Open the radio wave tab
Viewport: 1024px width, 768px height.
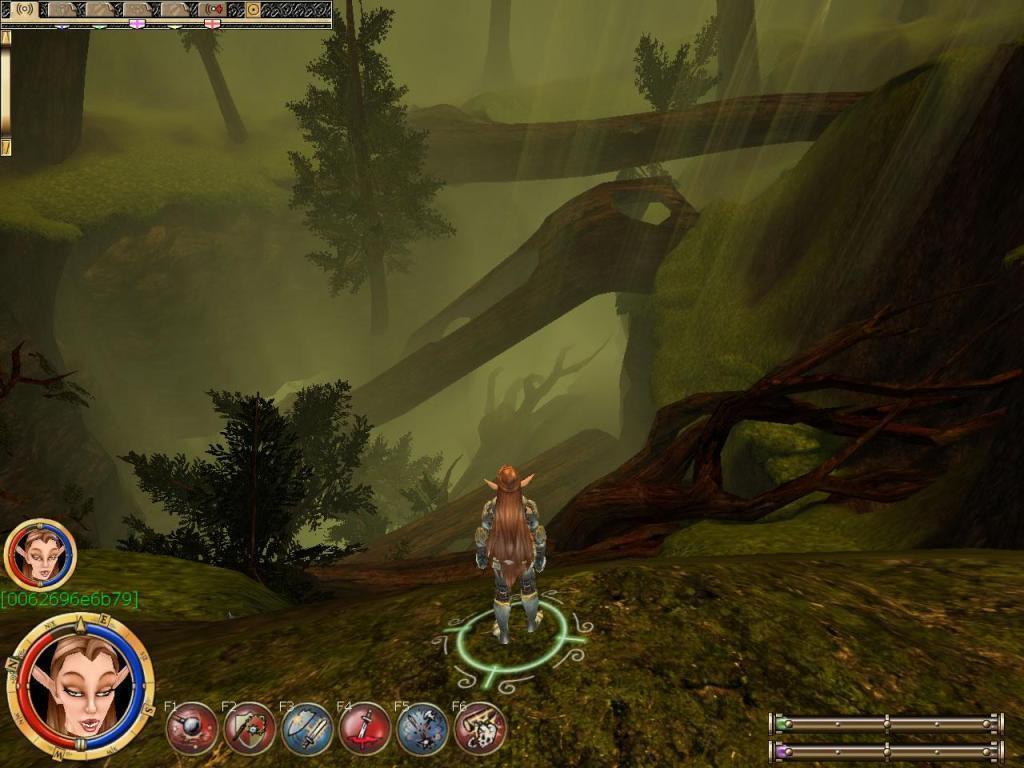pyautogui.click(x=24, y=9)
